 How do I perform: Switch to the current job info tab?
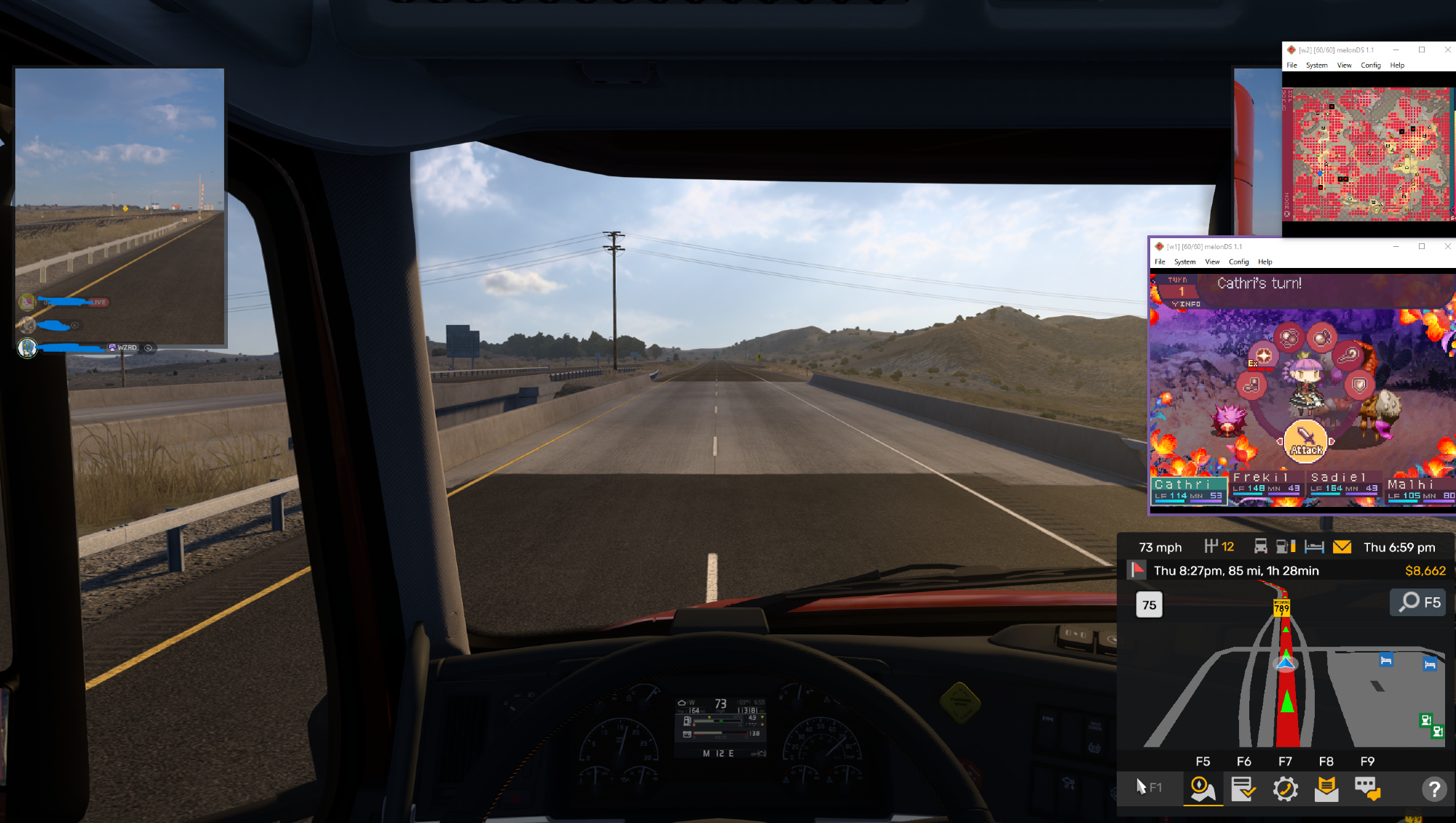[x=1243, y=789]
